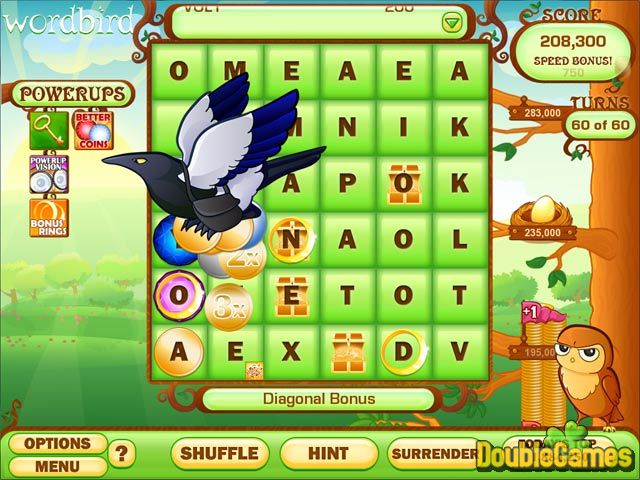Choose the ringed letter D tile
This screenshot has height=480, width=640.
click(403, 351)
